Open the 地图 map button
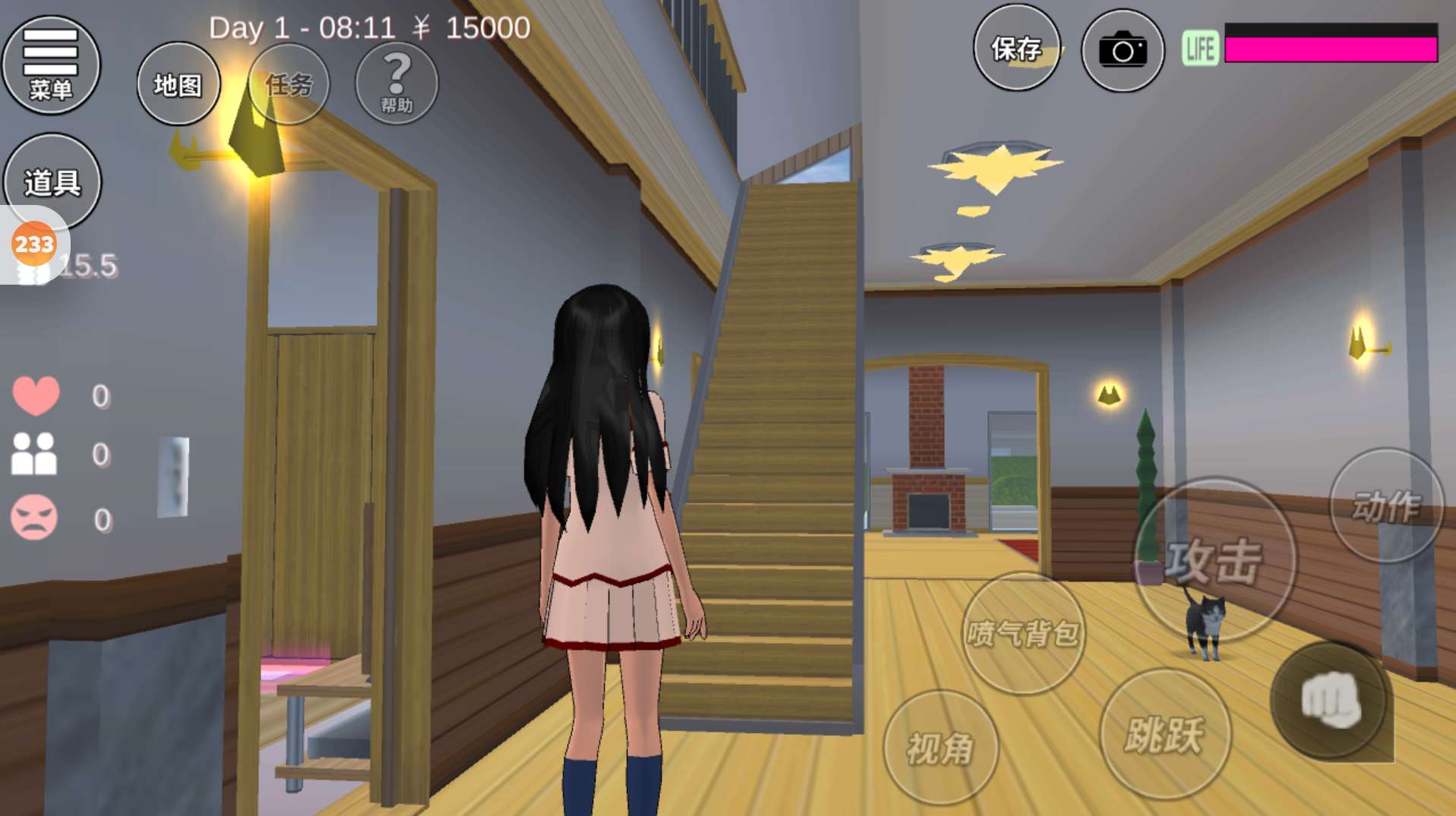The image size is (1456, 816). 178,84
